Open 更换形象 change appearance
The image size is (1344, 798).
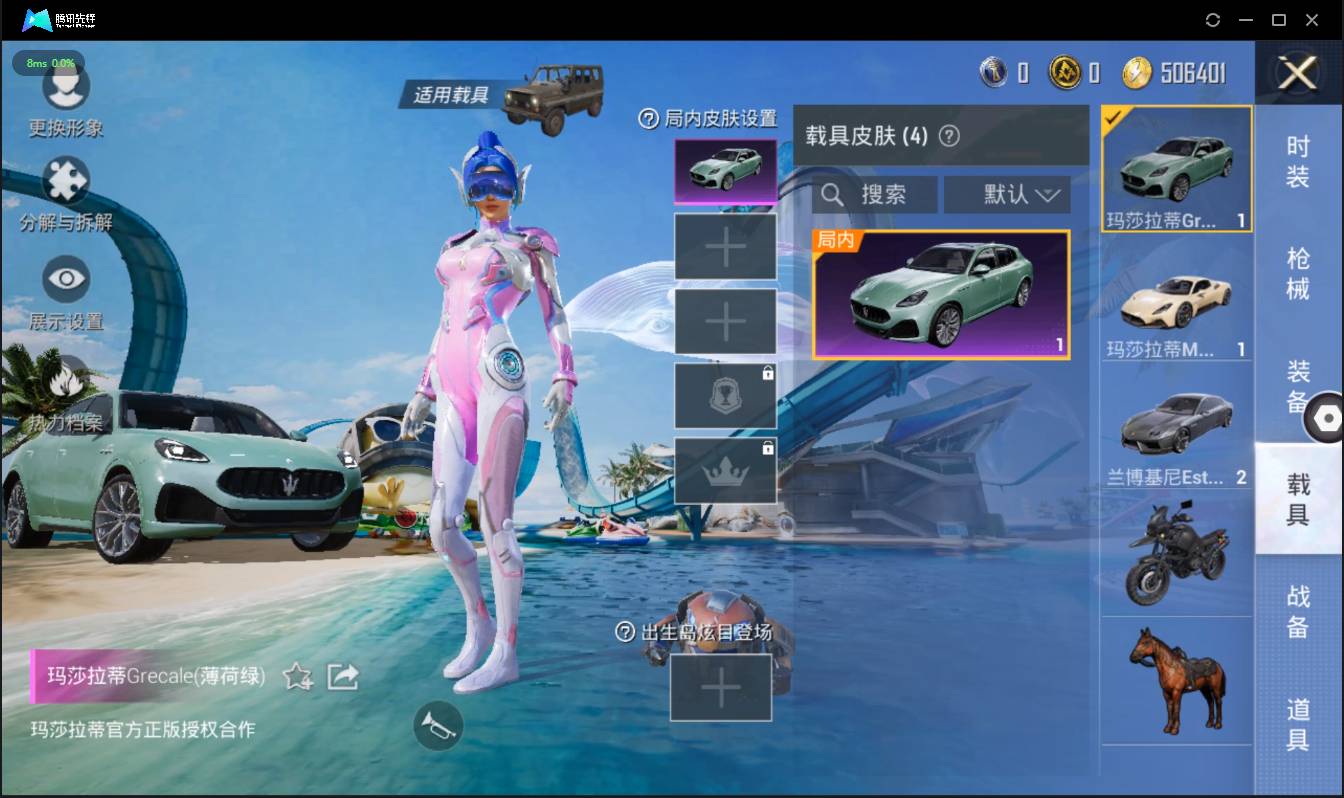click(66, 101)
